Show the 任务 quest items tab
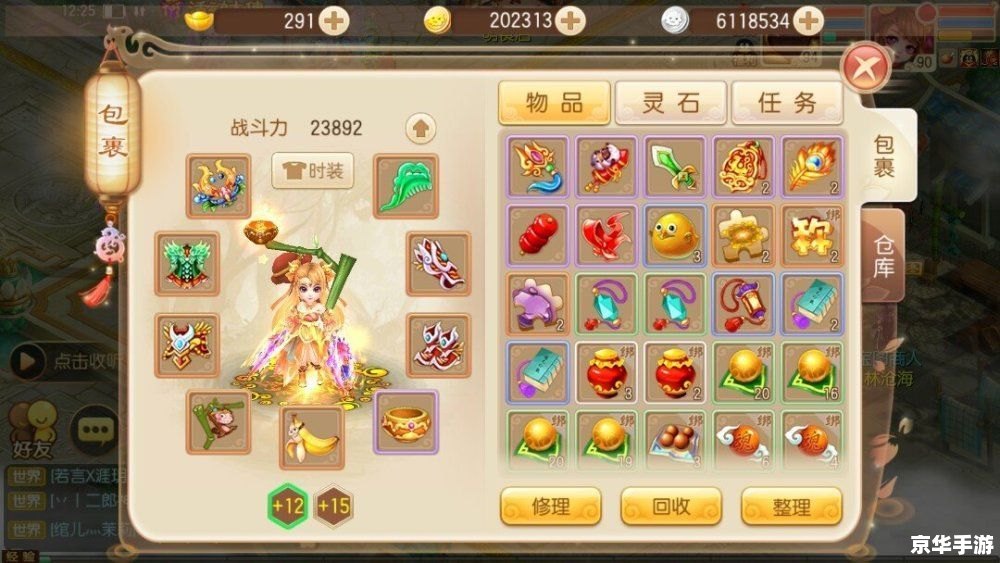 [x=786, y=102]
